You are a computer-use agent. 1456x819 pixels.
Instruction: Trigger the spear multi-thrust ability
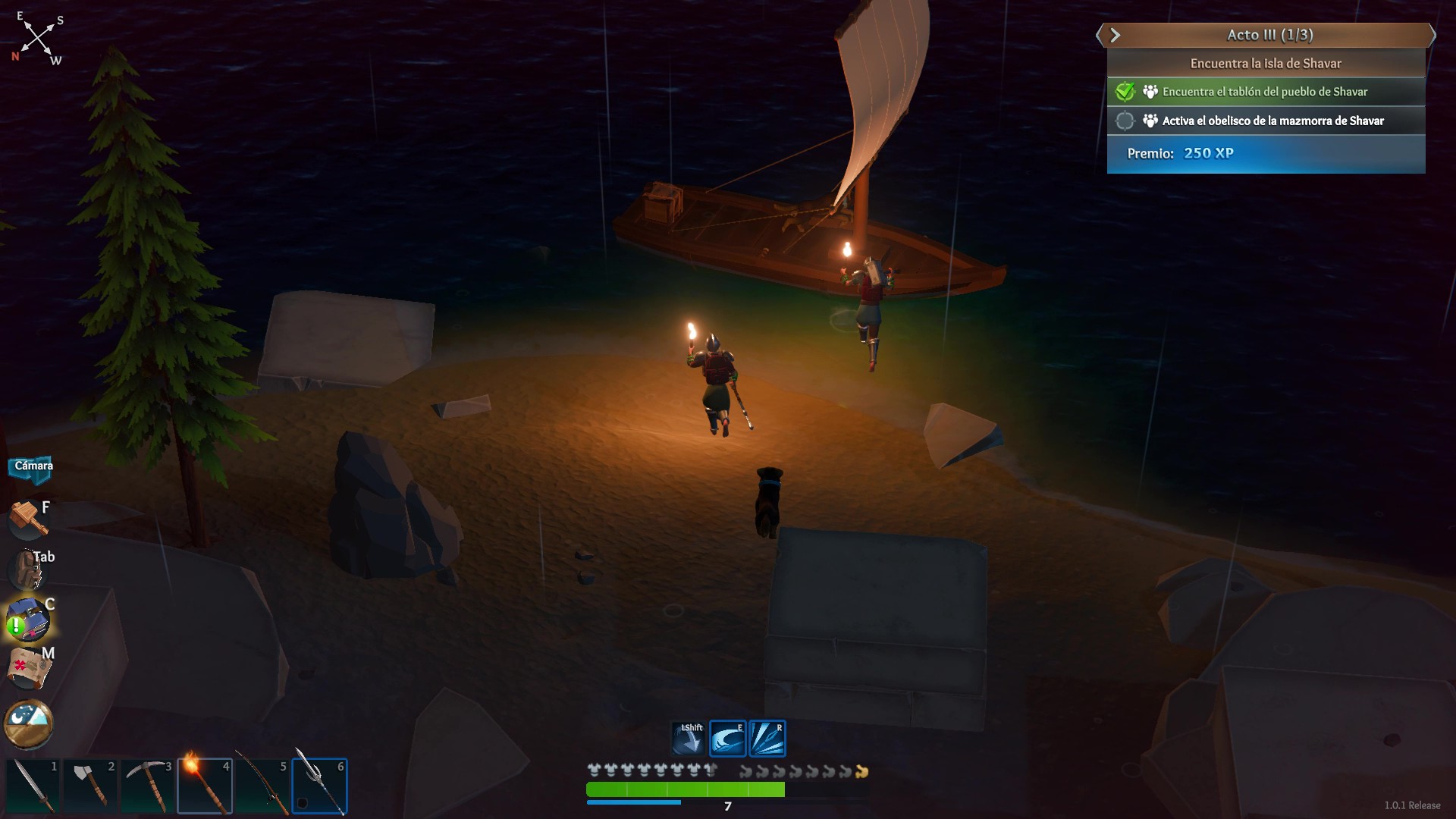tap(767, 739)
